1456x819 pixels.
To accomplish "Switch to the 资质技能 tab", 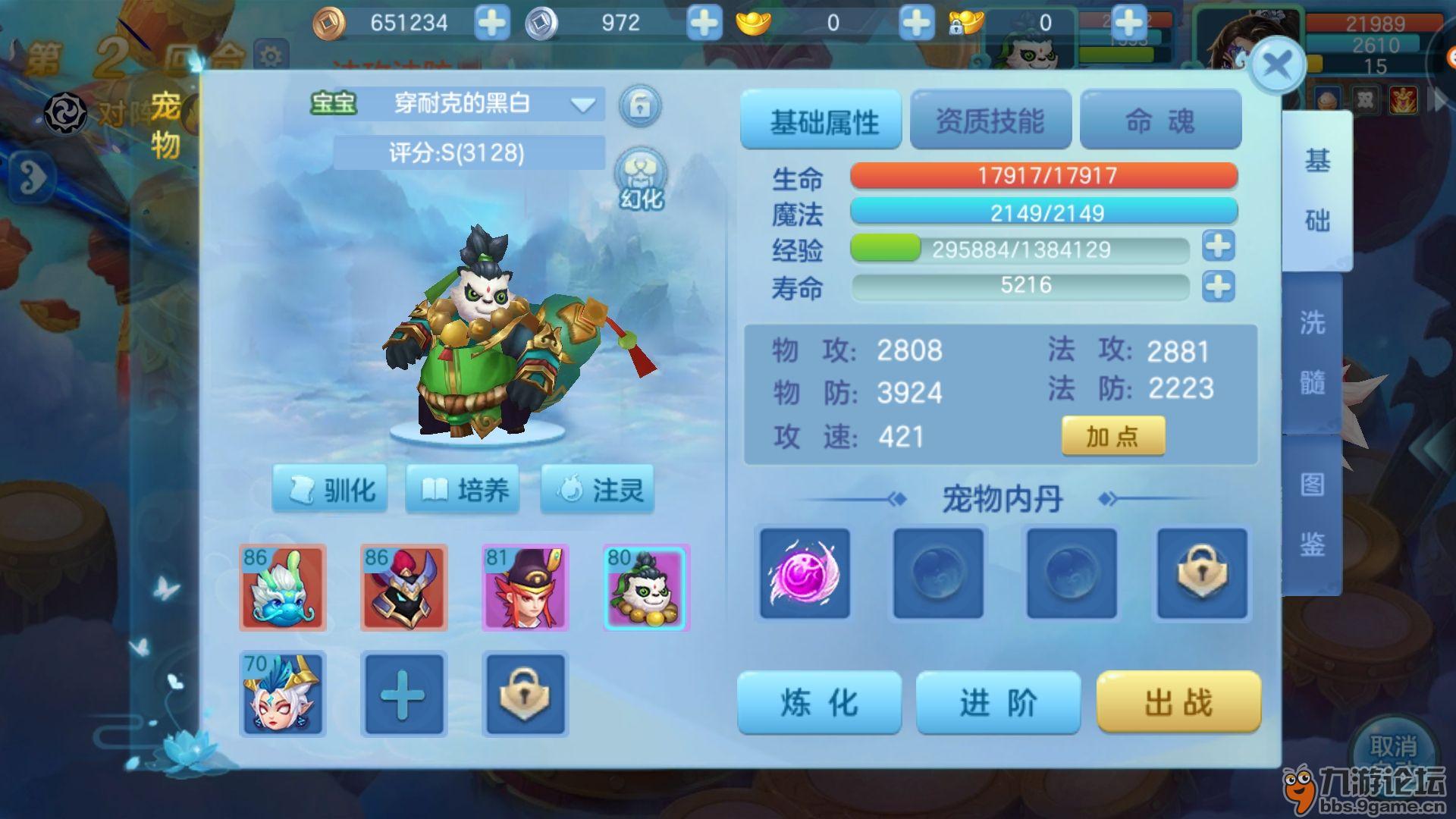I will click(x=990, y=121).
